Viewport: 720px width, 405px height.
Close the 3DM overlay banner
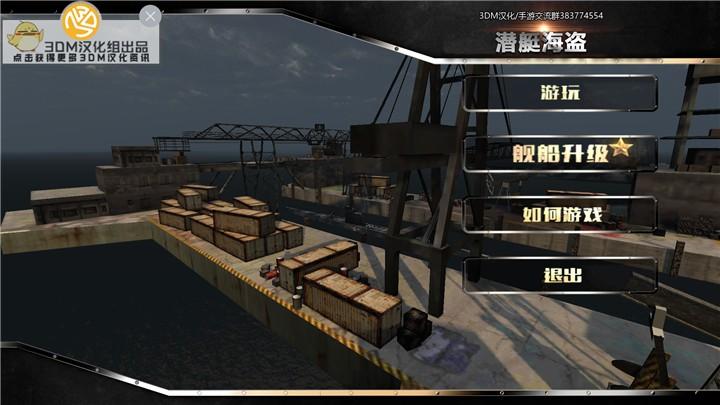pos(150,15)
